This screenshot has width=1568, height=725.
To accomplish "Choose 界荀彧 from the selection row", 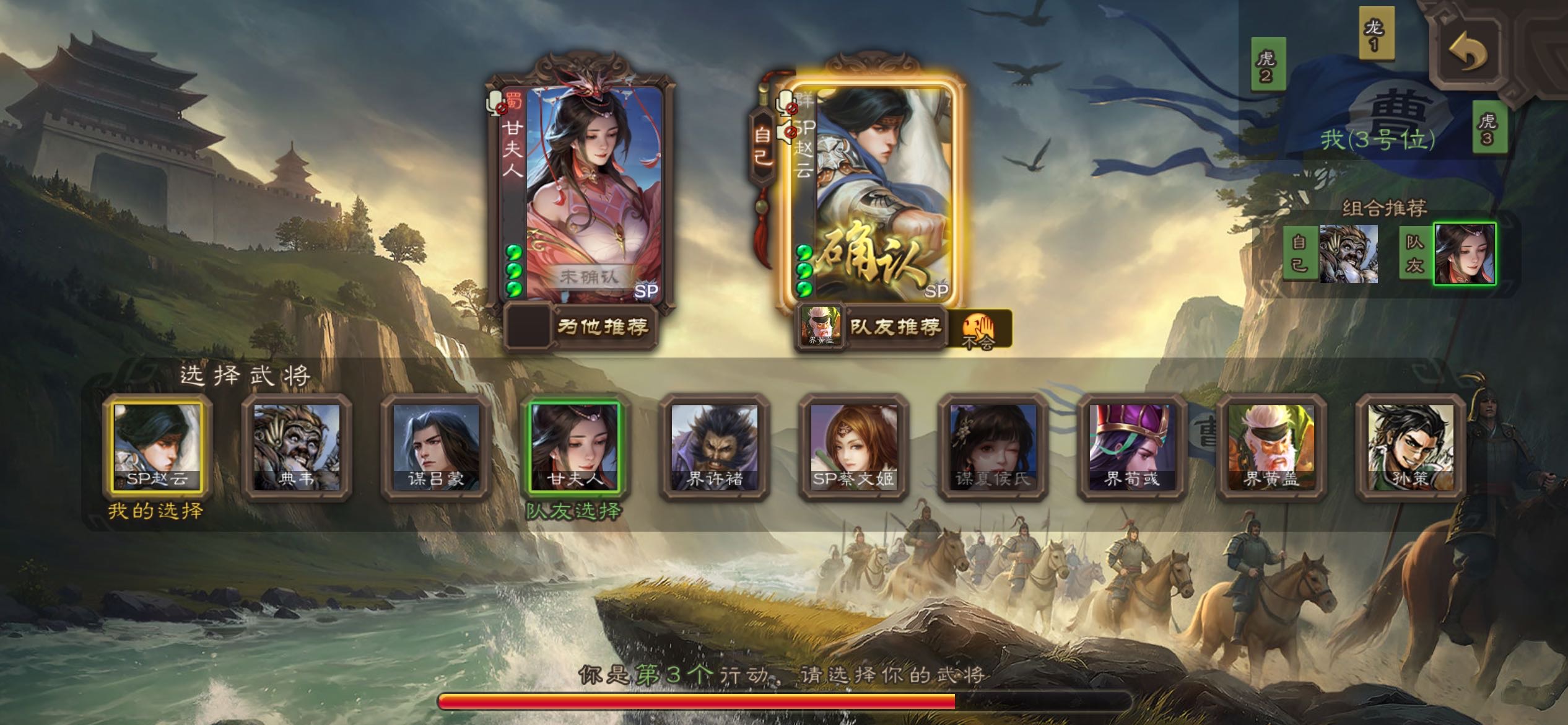I will point(1132,446).
